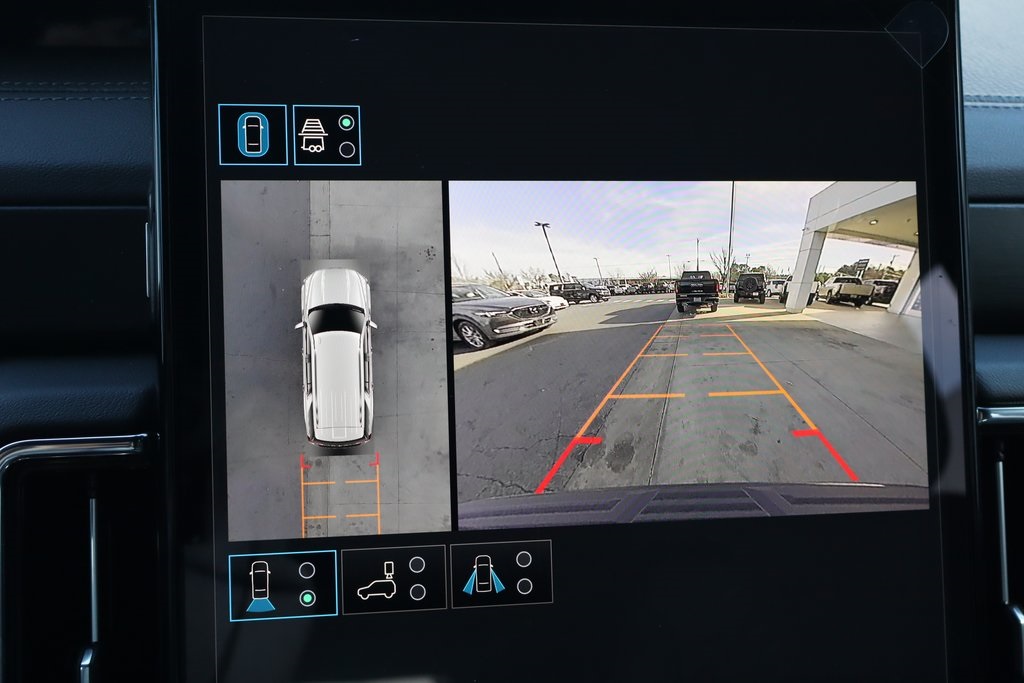Screen dimensions: 1024x683
Task: Open the trailer hitch camera view
Action: pyautogui.click(x=327, y=135)
